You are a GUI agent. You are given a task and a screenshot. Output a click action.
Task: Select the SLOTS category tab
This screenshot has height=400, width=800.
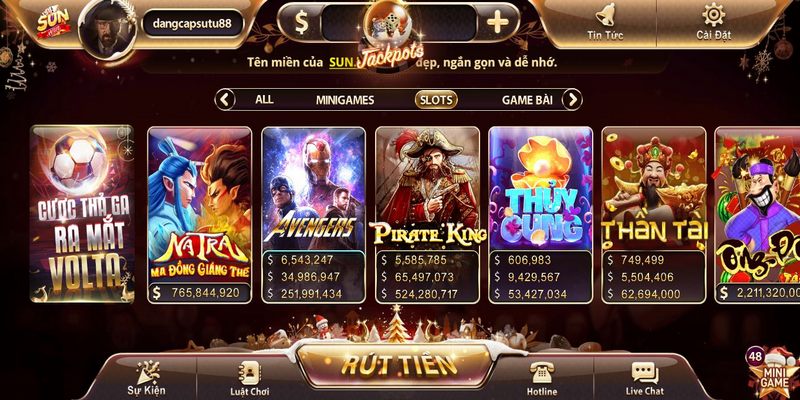click(x=436, y=100)
